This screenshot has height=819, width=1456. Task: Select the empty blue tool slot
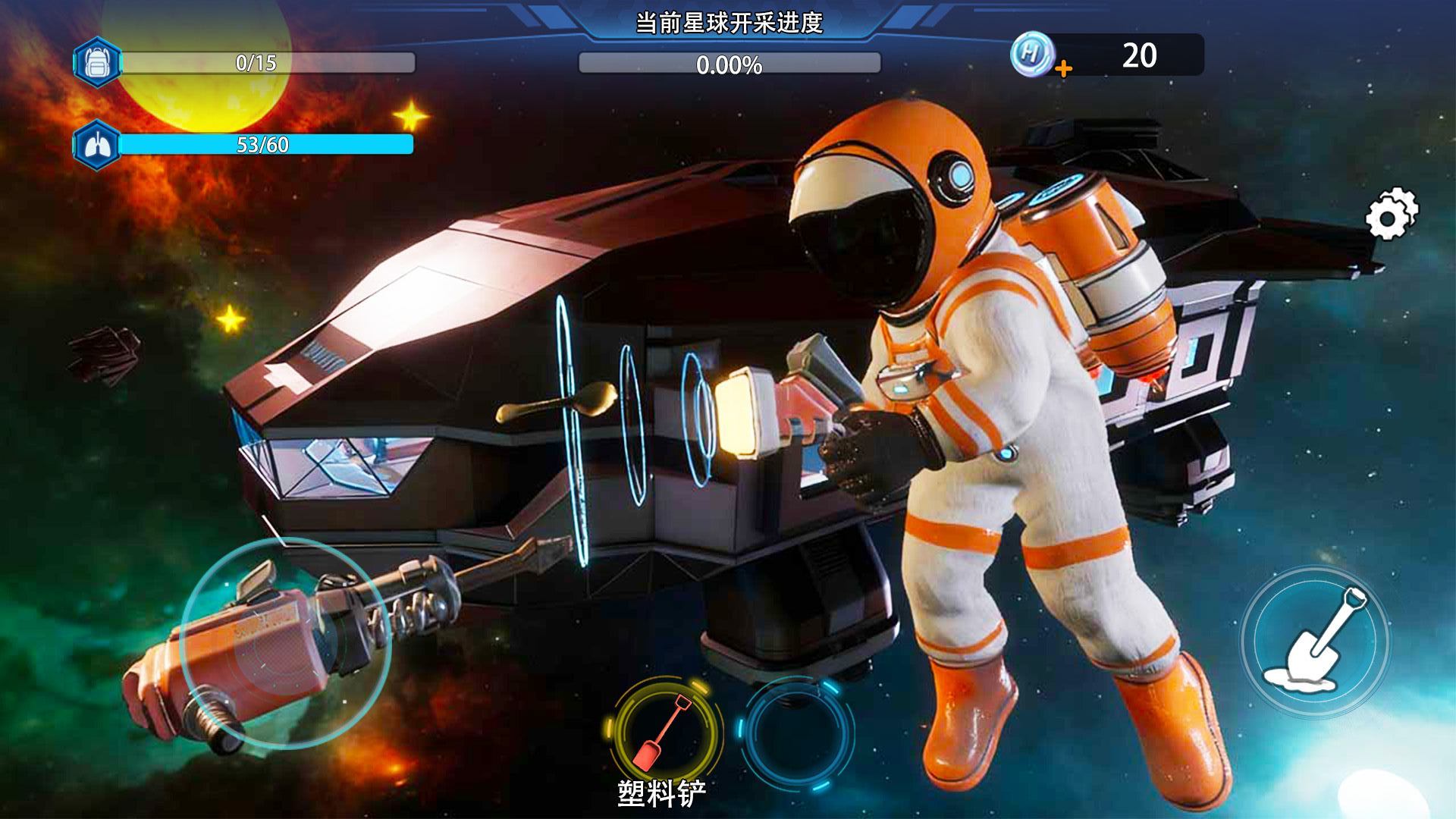(795, 730)
